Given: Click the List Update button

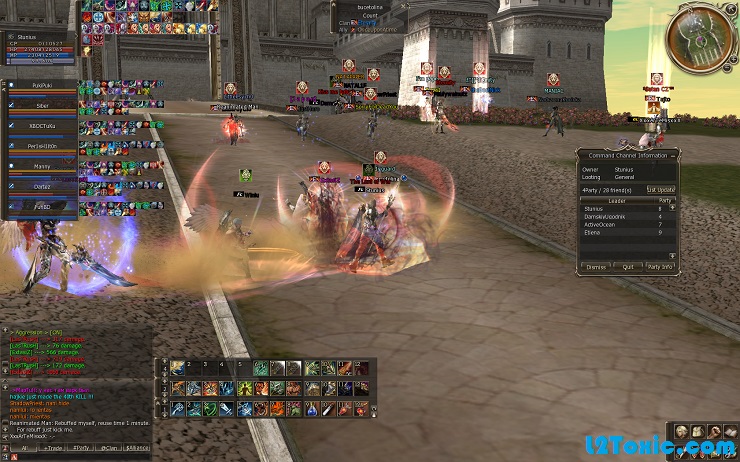Looking at the screenshot, I should point(660,189).
